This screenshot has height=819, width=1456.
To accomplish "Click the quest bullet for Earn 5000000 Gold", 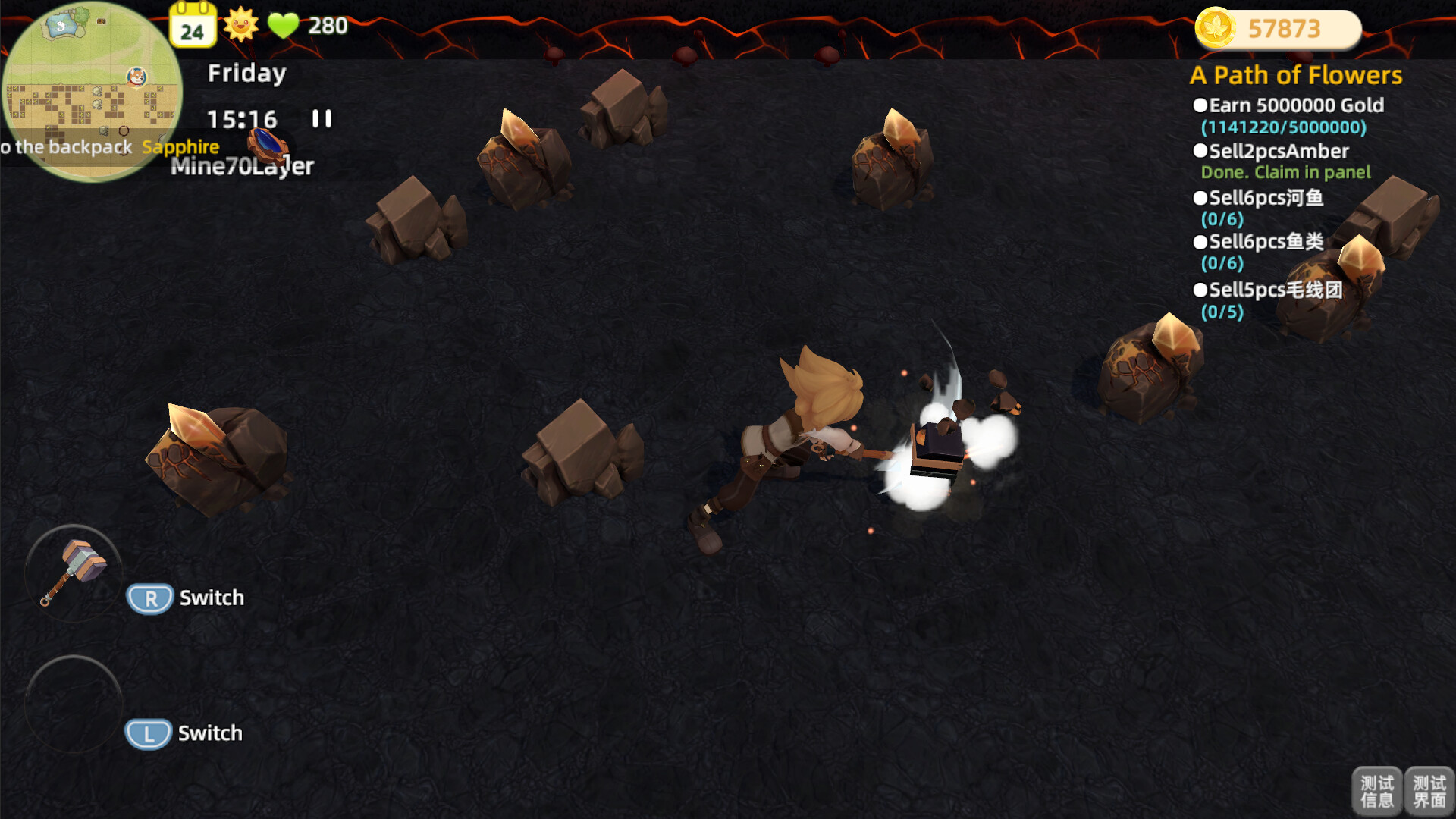I will point(1201,105).
